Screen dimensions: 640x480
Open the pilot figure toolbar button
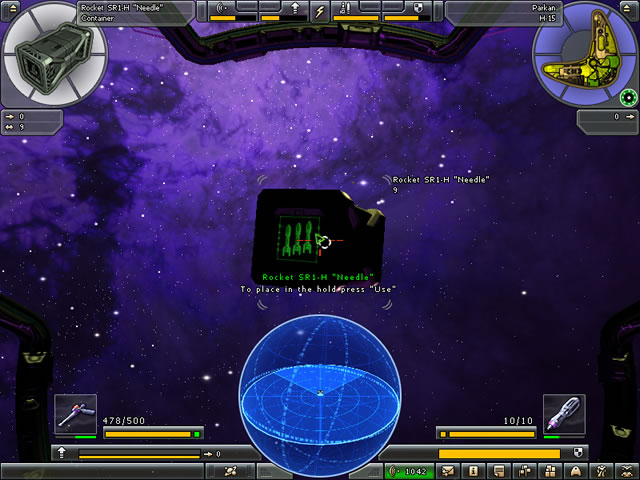[600, 470]
